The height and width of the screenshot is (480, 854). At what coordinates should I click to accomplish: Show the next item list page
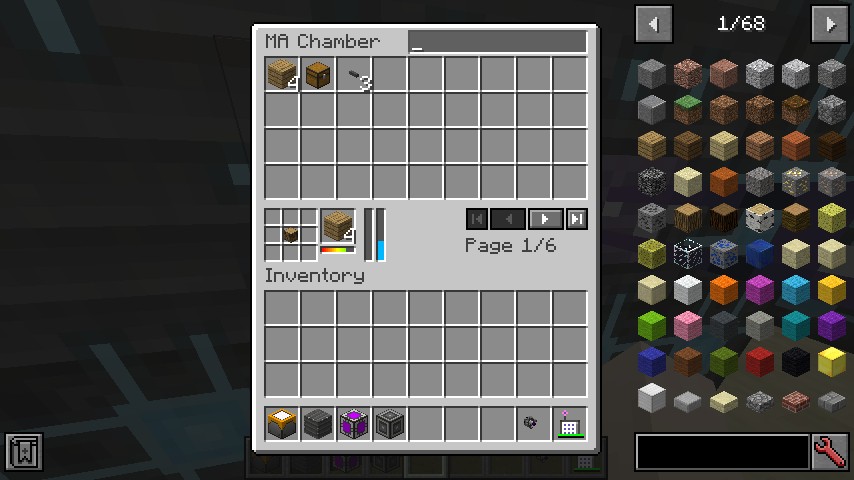click(830, 24)
